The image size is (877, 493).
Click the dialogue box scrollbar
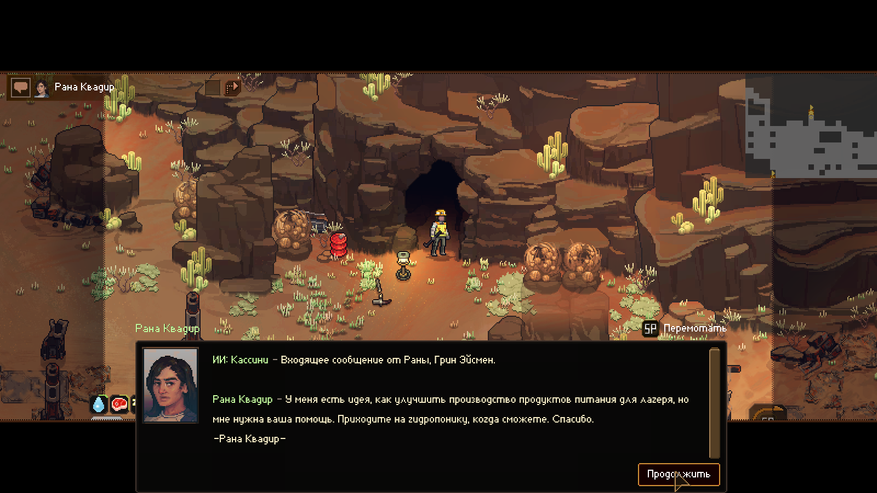(x=714, y=402)
